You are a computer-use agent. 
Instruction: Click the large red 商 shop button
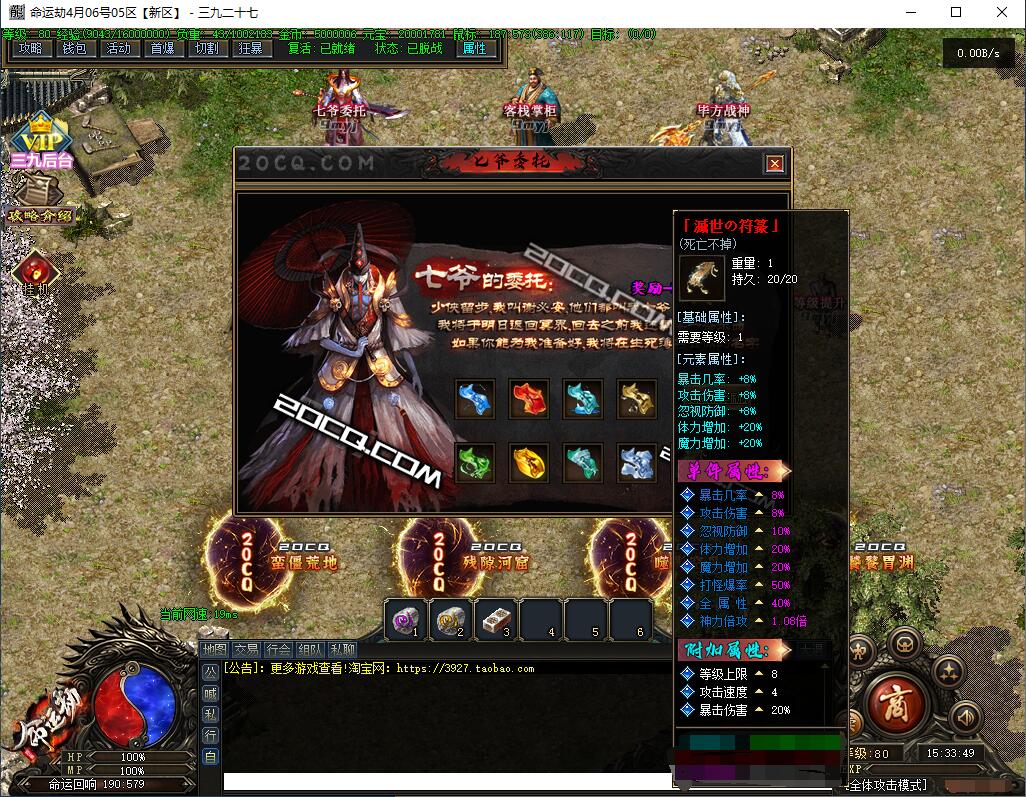pyautogui.click(x=895, y=704)
